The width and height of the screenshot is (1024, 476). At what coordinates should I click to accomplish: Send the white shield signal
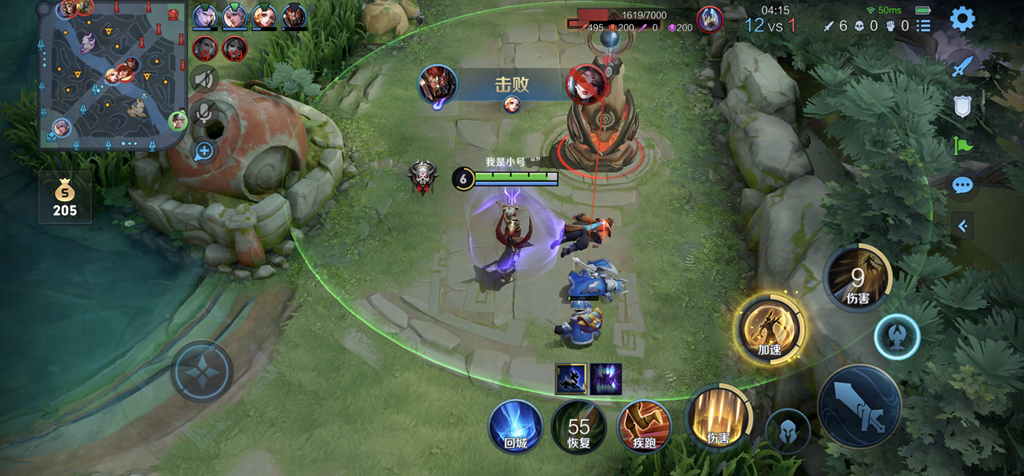click(x=962, y=106)
